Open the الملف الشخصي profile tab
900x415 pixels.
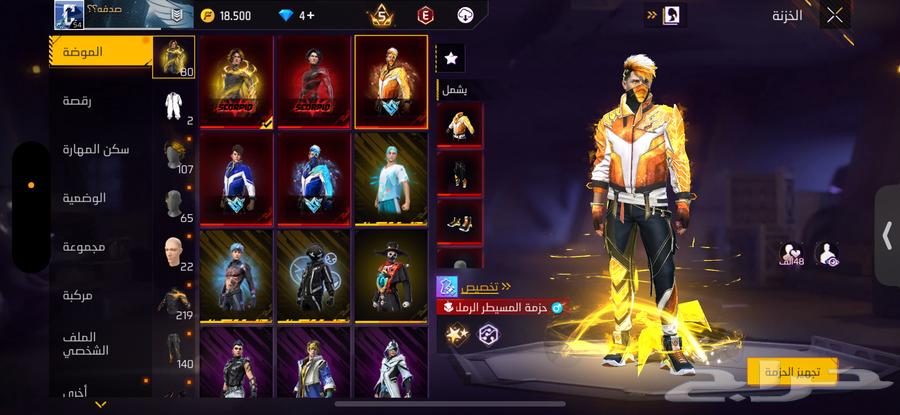coord(100,343)
